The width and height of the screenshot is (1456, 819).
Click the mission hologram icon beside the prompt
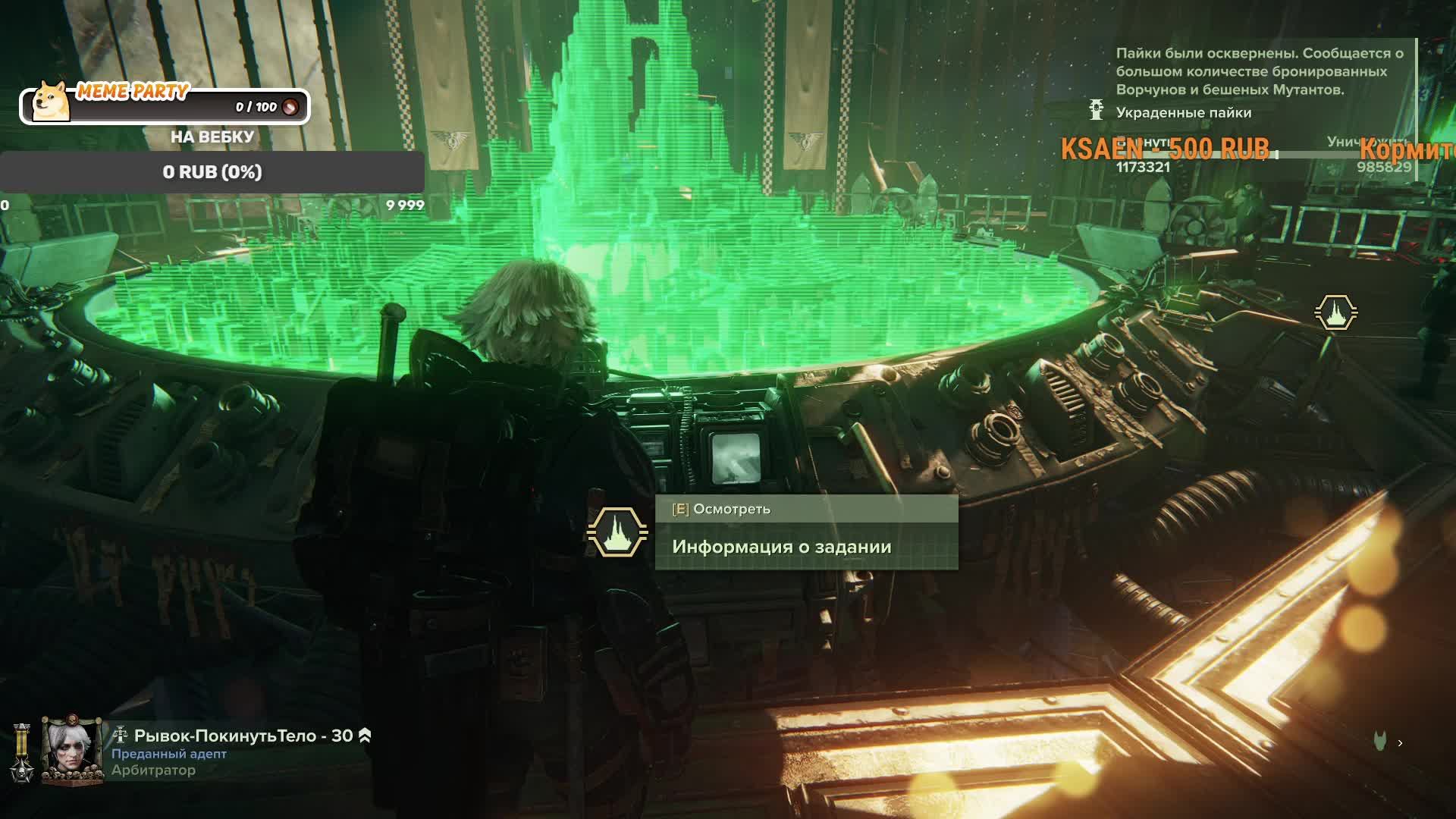pos(617,532)
